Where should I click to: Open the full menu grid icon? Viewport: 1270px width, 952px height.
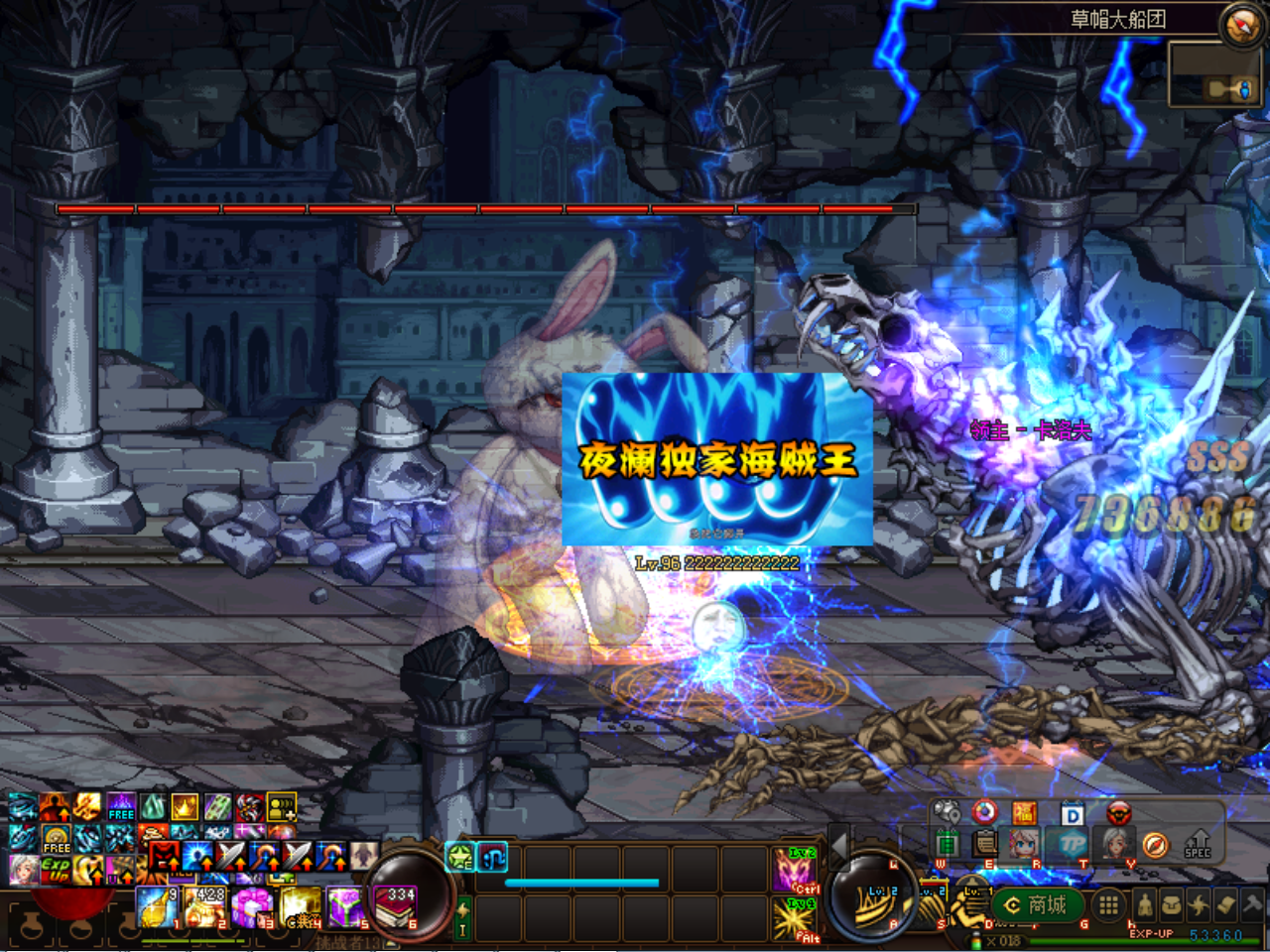click(x=1108, y=904)
